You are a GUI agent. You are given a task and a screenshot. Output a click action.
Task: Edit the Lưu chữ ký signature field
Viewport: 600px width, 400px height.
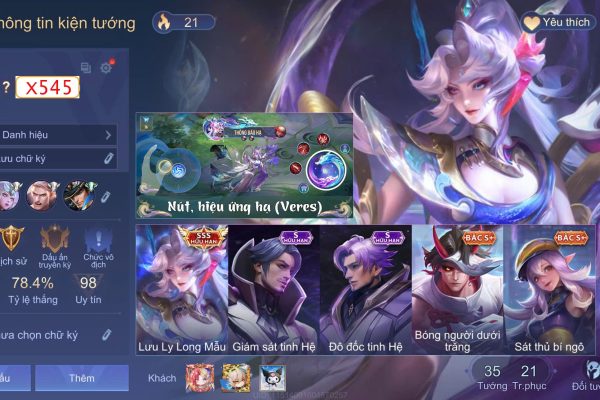[x=58, y=159]
